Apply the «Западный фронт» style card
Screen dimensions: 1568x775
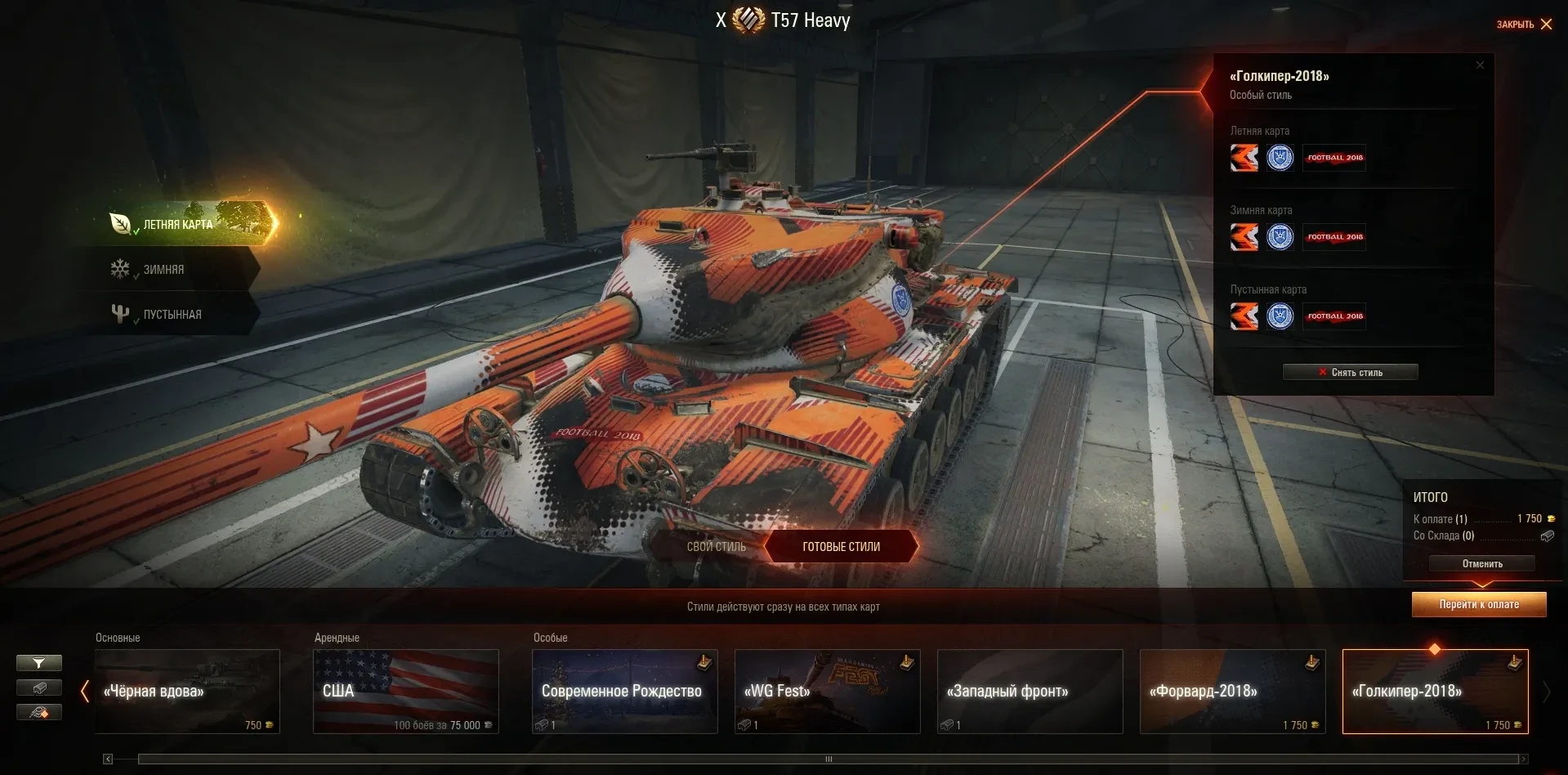pyautogui.click(x=1030, y=692)
